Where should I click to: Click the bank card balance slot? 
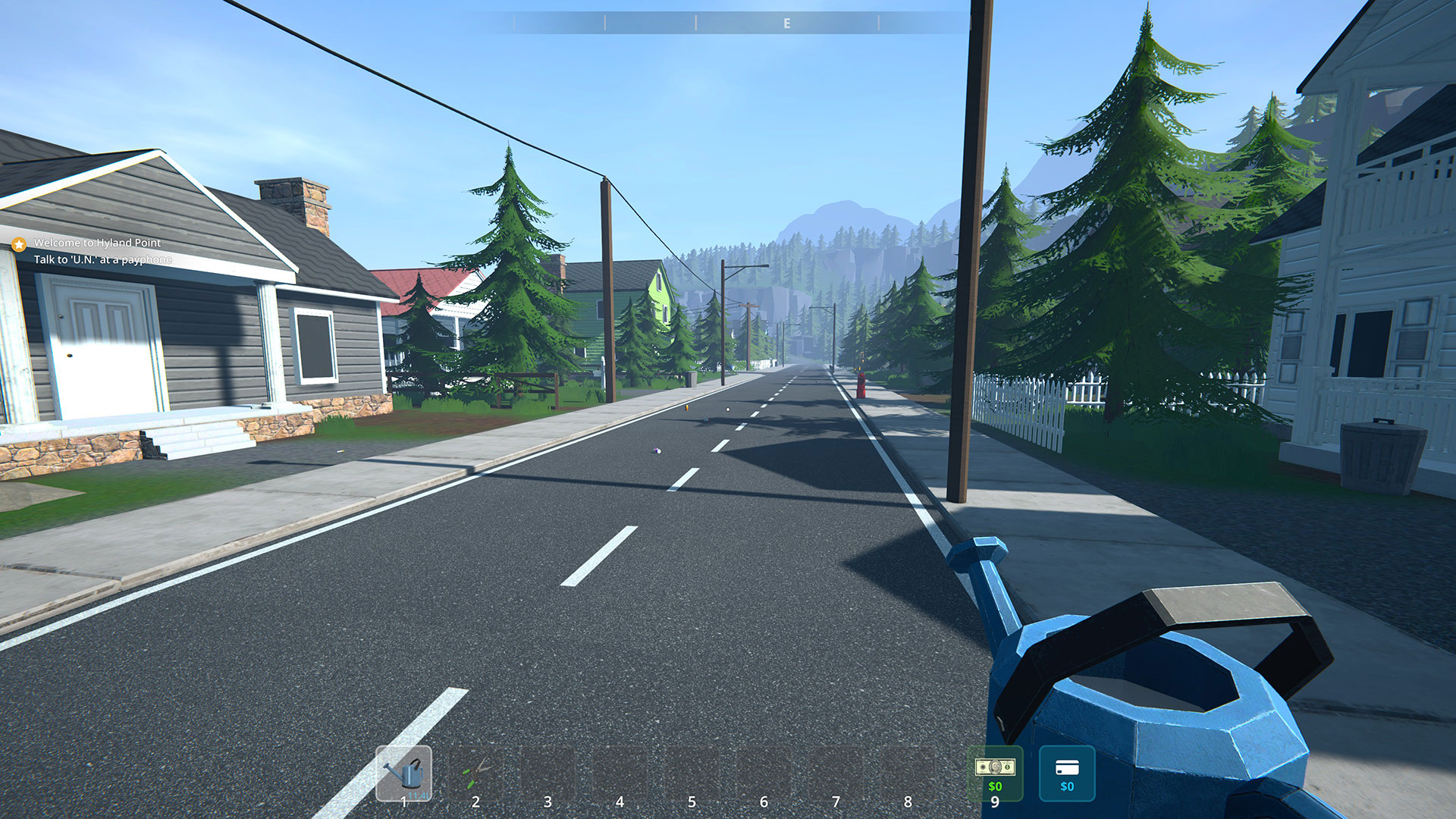tap(1066, 773)
